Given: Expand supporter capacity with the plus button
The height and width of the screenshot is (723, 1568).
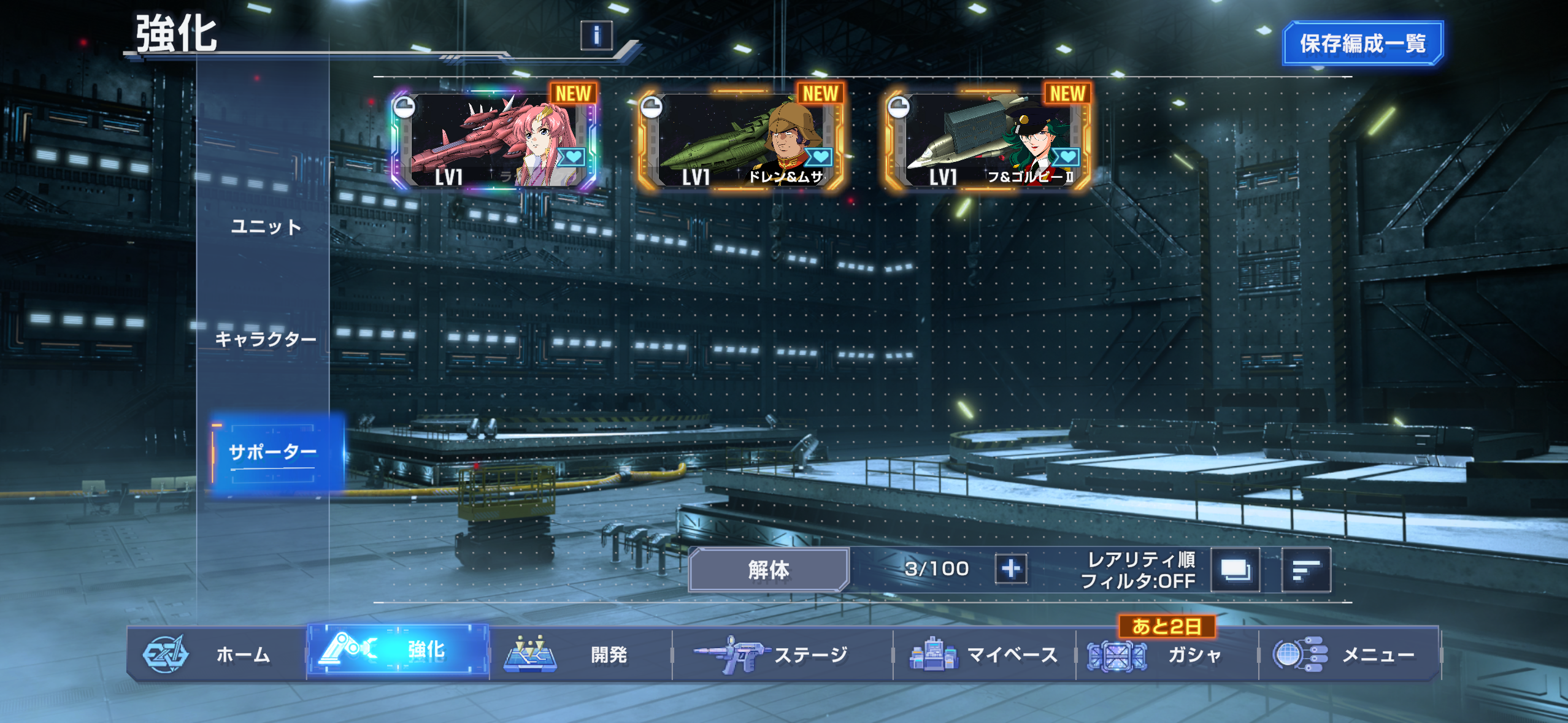Looking at the screenshot, I should click(x=1010, y=568).
